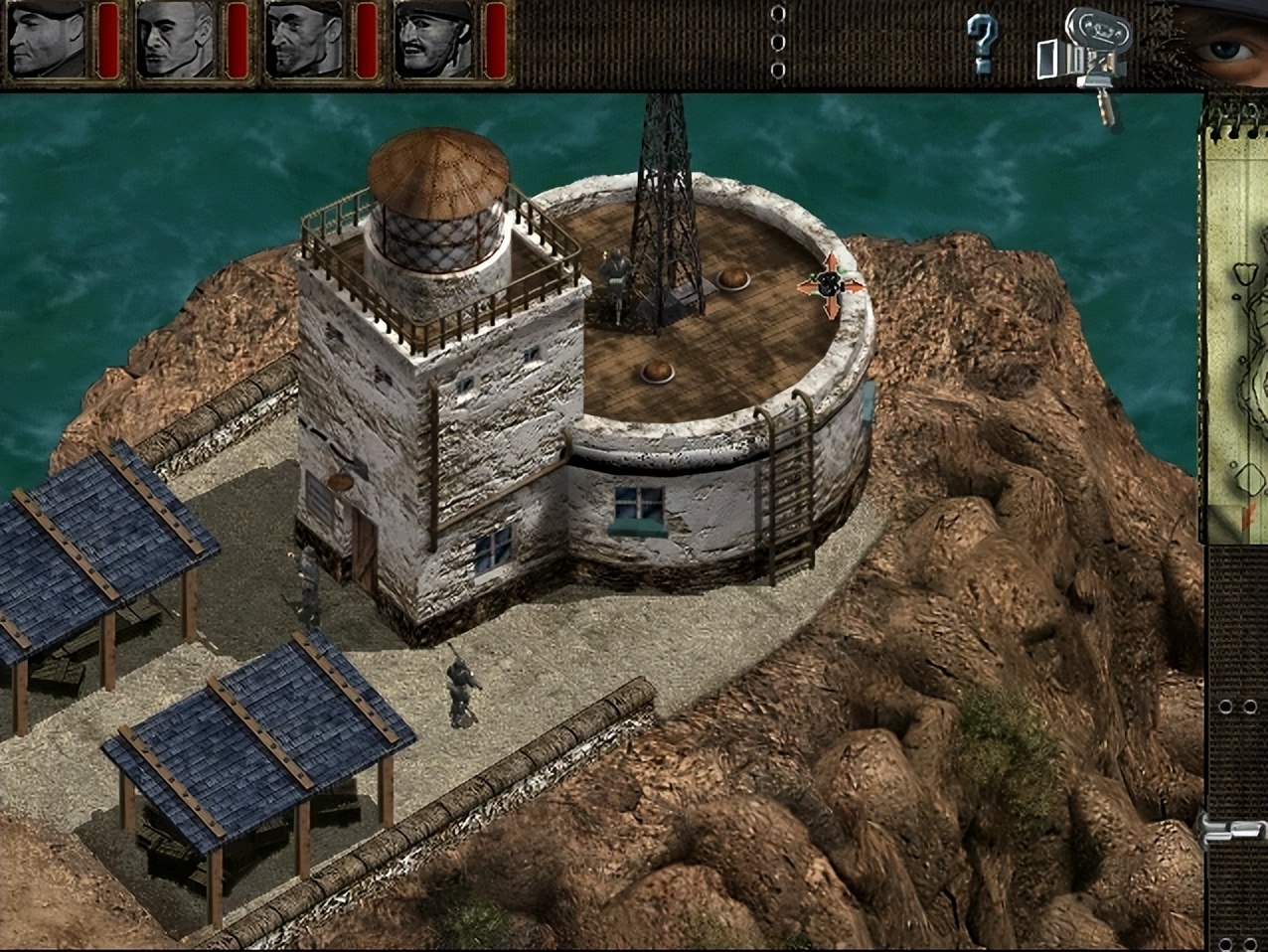Select the bare-headed commando portrait

coord(176,40)
